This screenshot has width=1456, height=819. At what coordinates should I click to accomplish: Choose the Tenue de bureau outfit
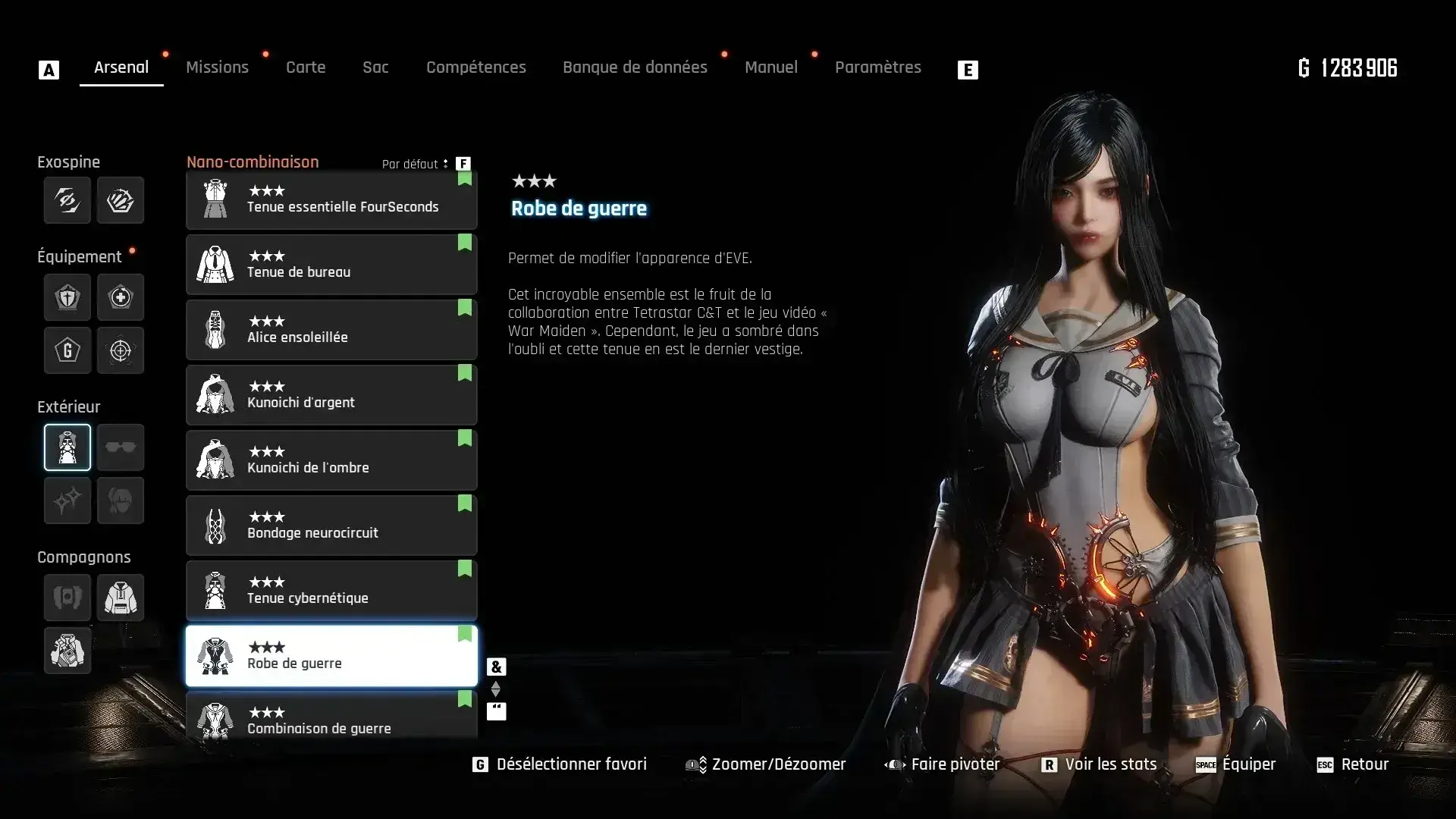[x=331, y=265]
